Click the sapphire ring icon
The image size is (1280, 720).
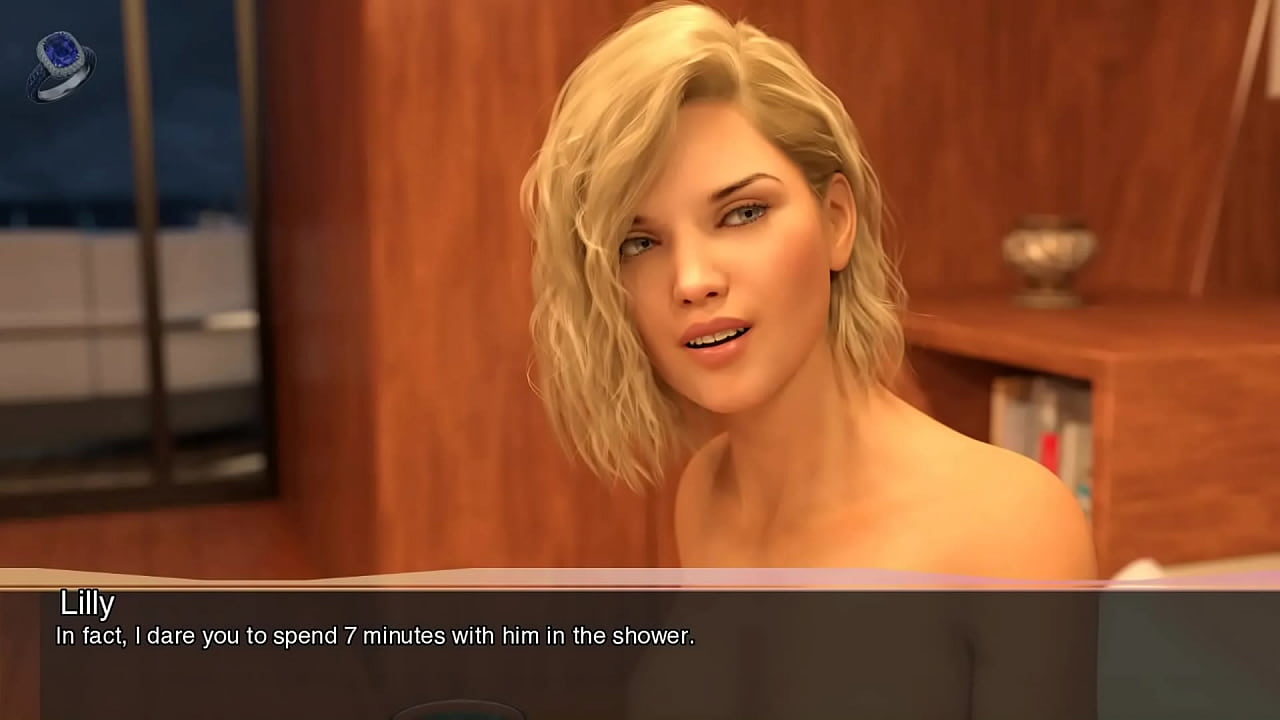[60, 66]
